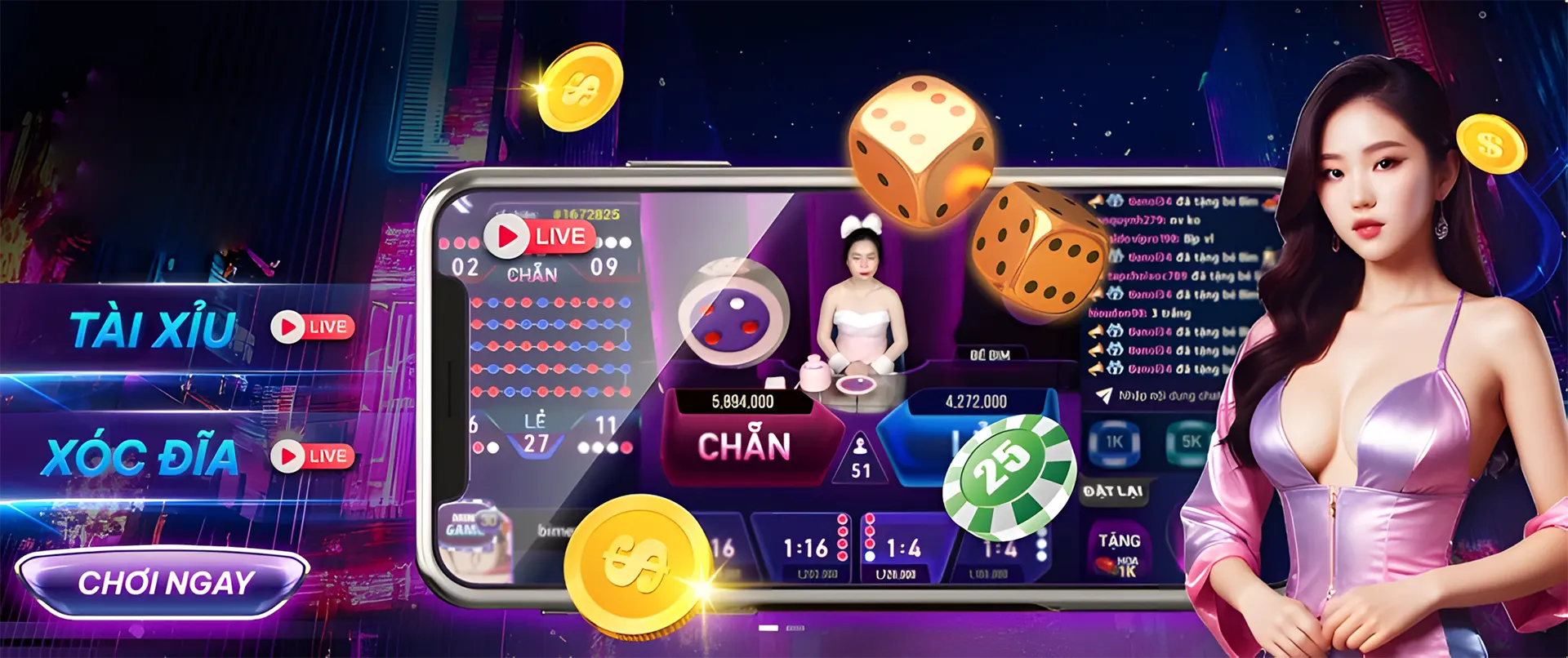Open the TẶNG gift button
The width and height of the screenshot is (1568, 658).
(1119, 551)
